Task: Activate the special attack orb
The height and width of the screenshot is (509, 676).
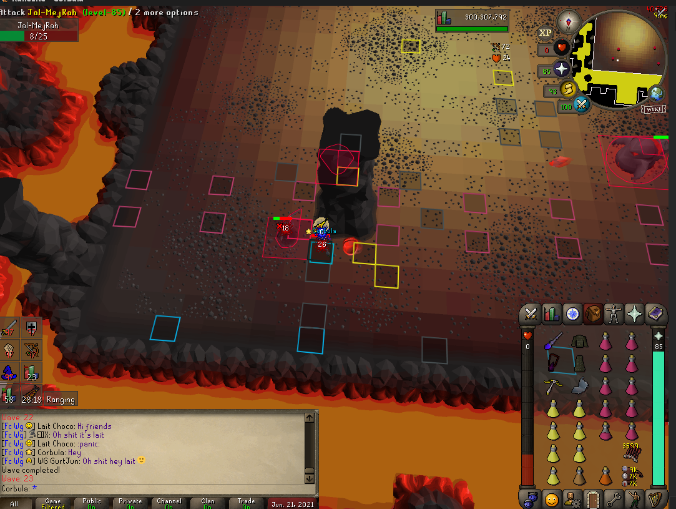Action: click(581, 104)
